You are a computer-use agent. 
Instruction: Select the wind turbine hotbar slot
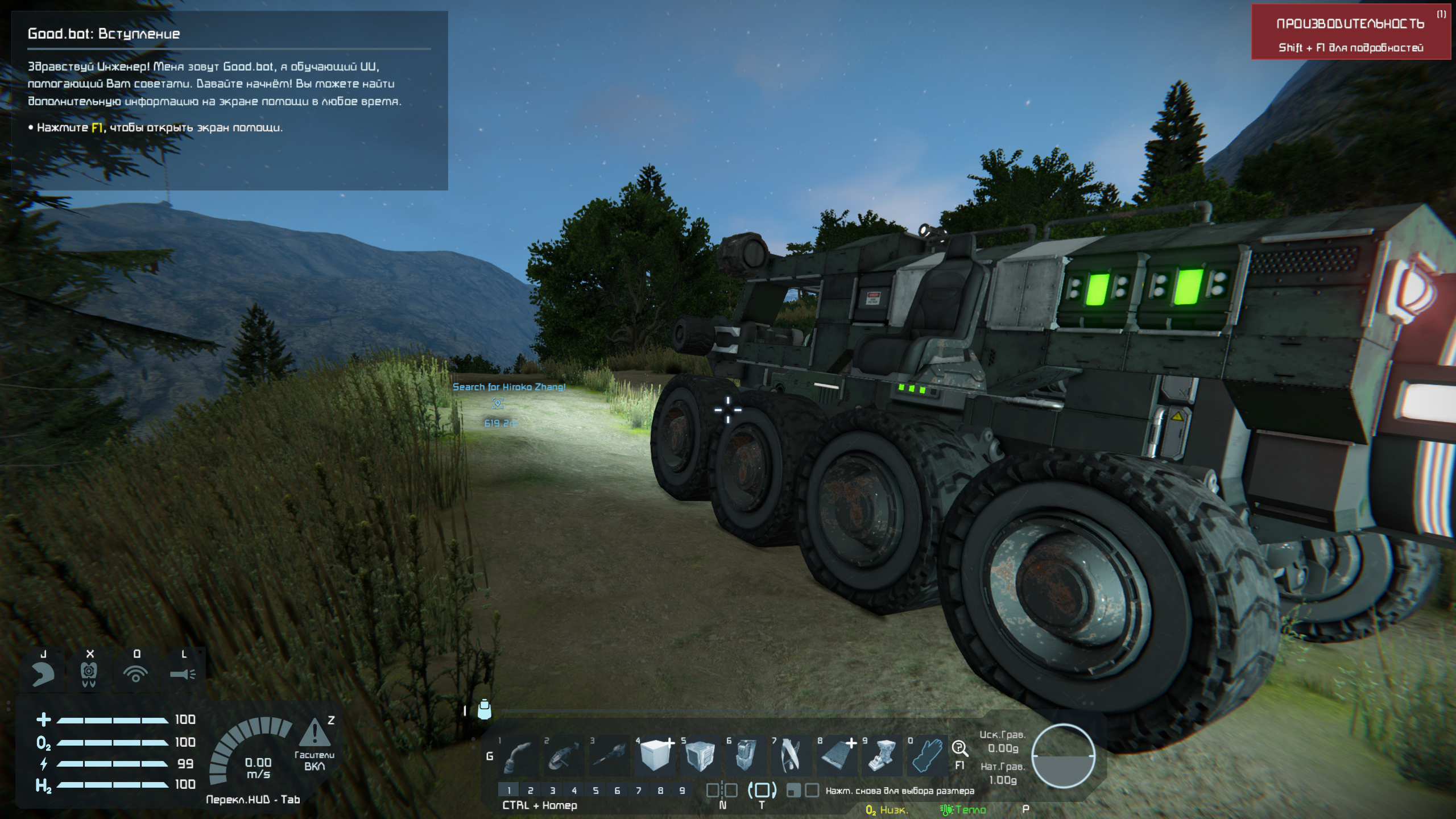click(x=792, y=758)
